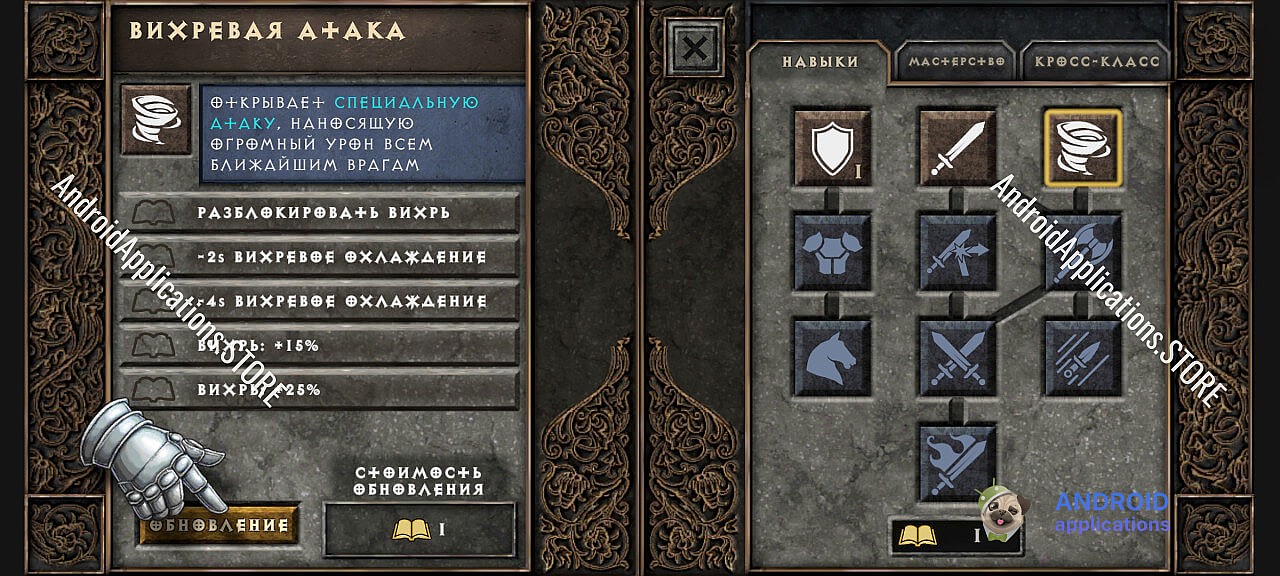This screenshot has width=1280, height=576.
Task: Click the Обновление upgrade button
Action: coord(219,525)
